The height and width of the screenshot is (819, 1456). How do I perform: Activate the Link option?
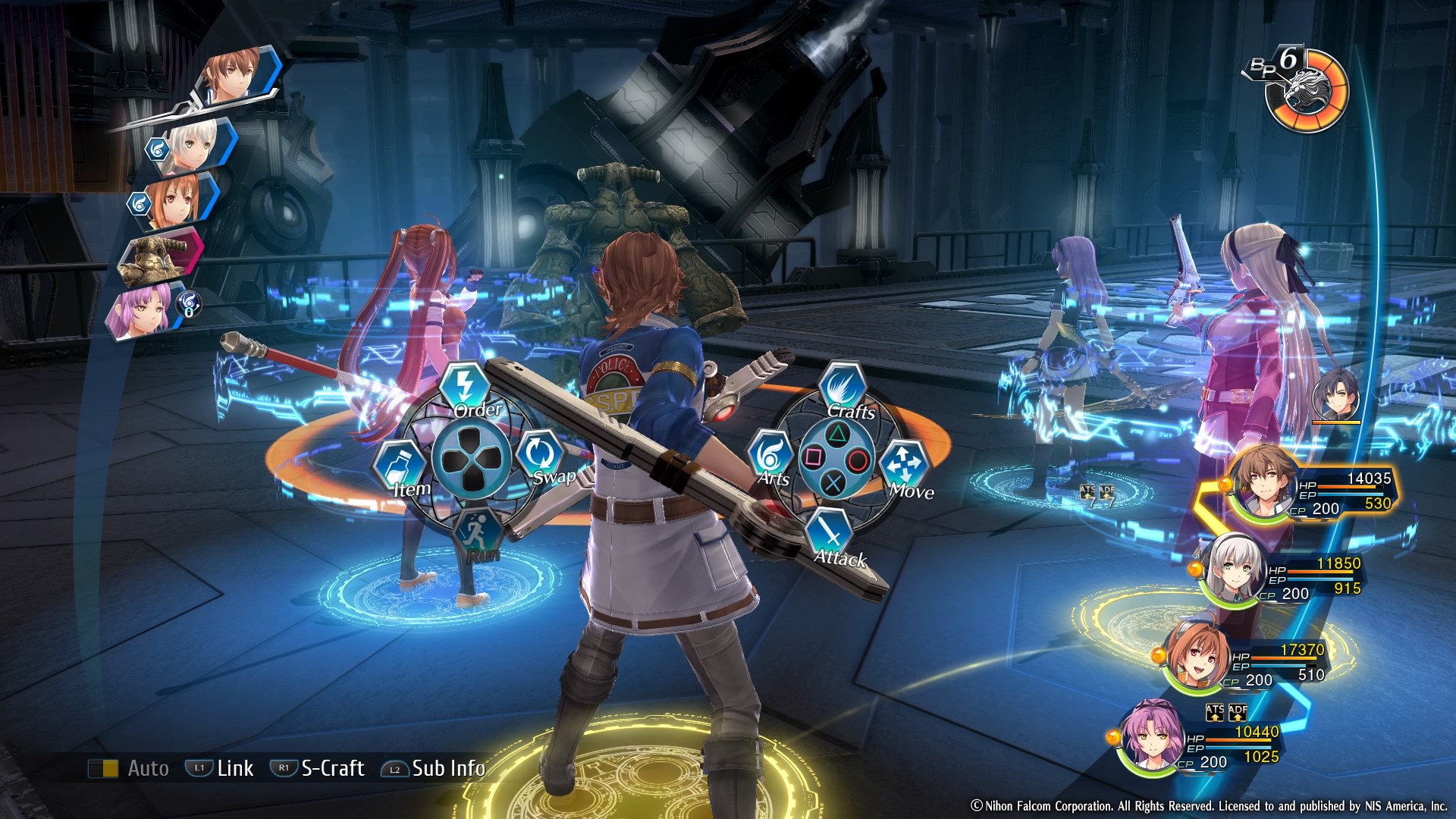pyautogui.click(x=220, y=768)
